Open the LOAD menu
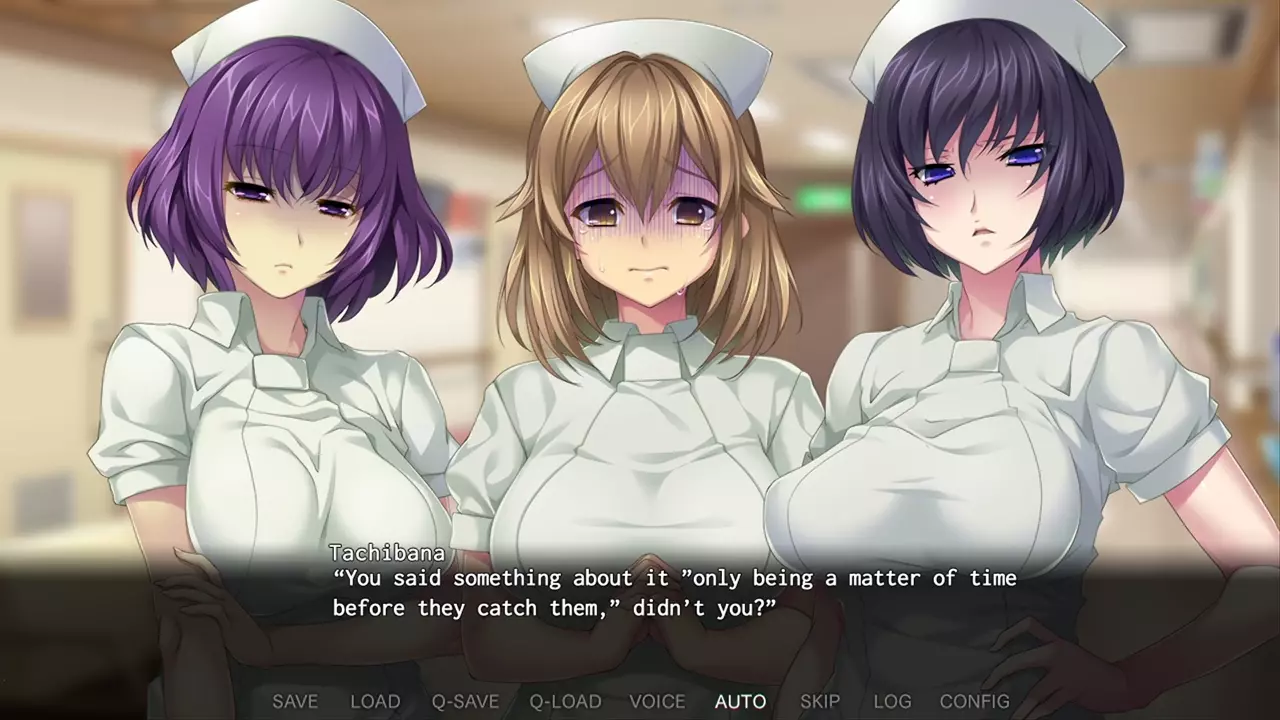Viewport: 1280px width, 720px height. click(375, 701)
